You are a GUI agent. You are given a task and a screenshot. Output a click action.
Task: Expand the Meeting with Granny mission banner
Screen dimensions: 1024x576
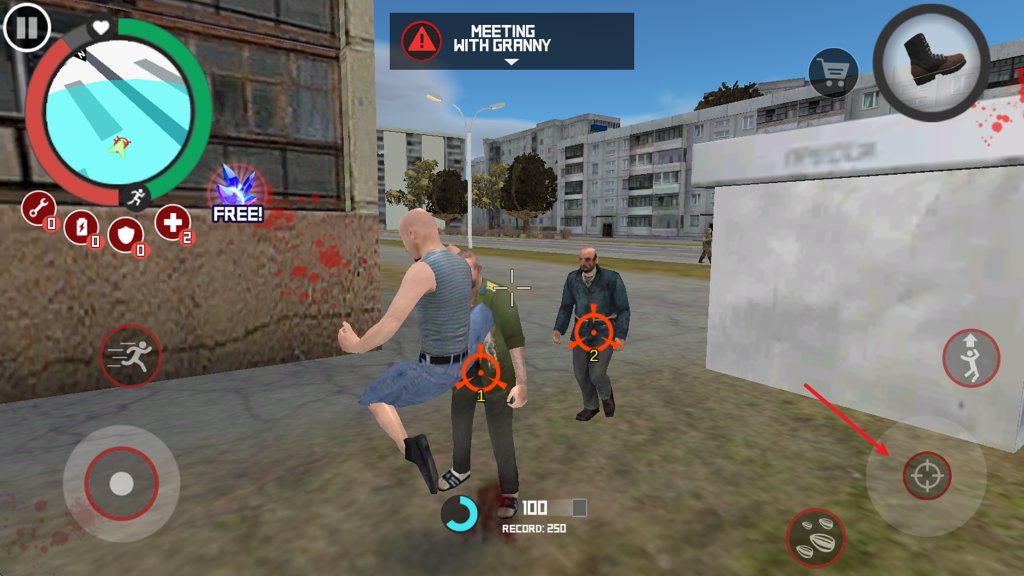[511, 42]
